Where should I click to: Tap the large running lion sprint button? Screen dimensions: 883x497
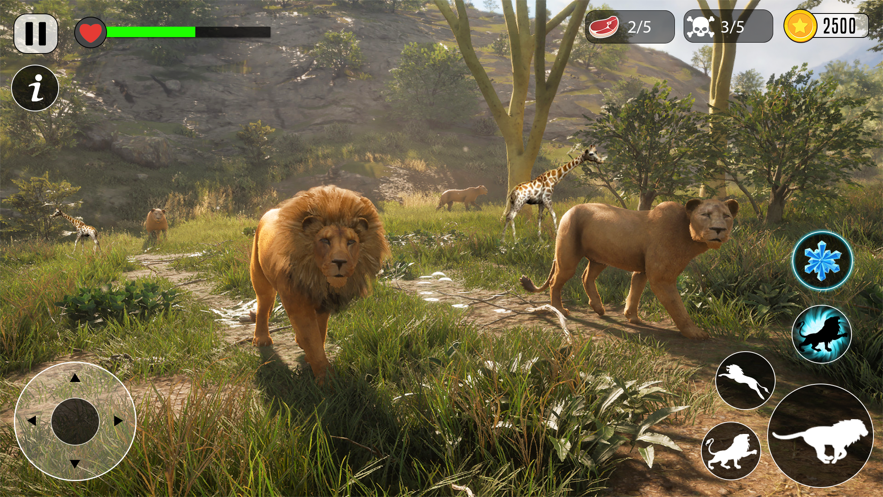pos(821,436)
